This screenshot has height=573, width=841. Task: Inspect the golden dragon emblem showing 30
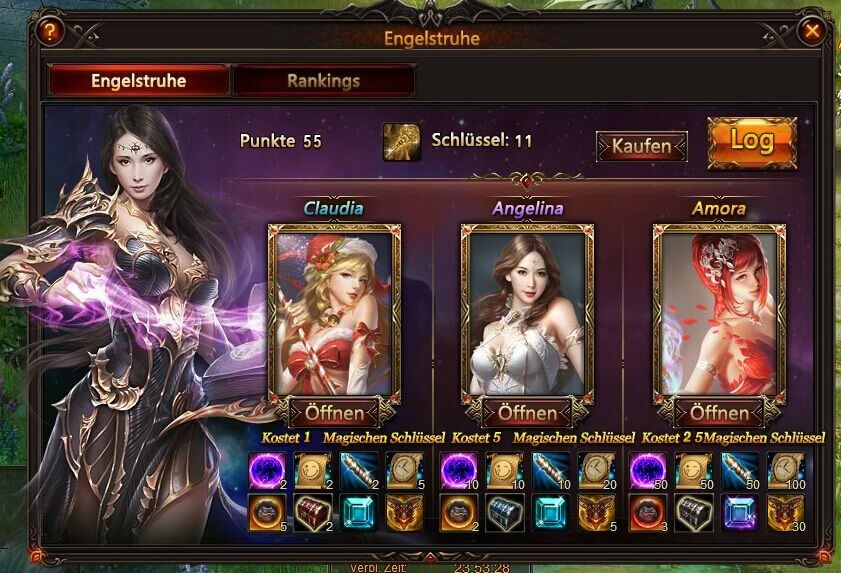coord(785,512)
